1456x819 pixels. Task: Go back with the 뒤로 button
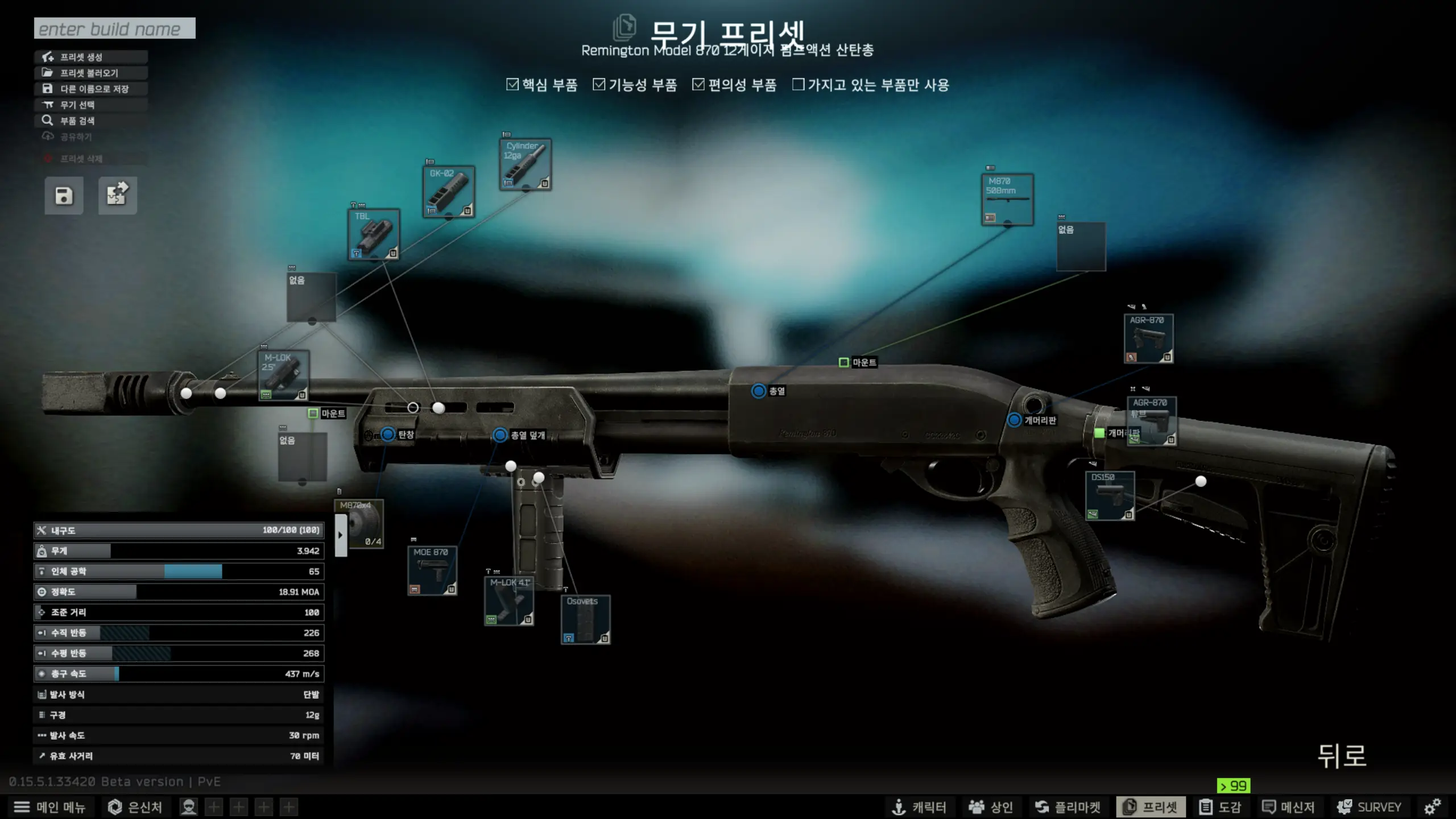(x=1342, y=756)
